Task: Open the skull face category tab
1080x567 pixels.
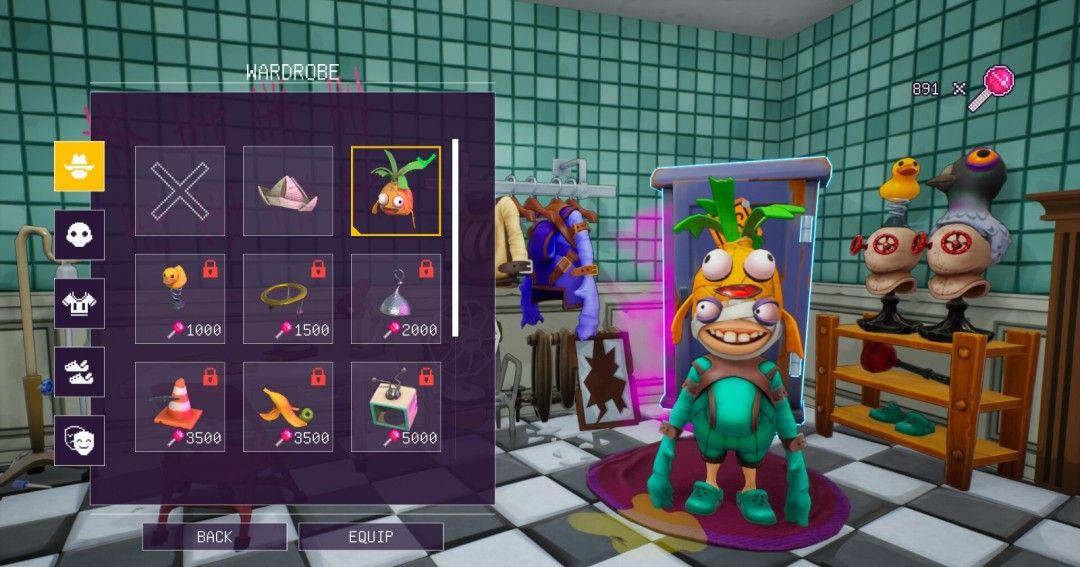Action: [x=79, y=235]
